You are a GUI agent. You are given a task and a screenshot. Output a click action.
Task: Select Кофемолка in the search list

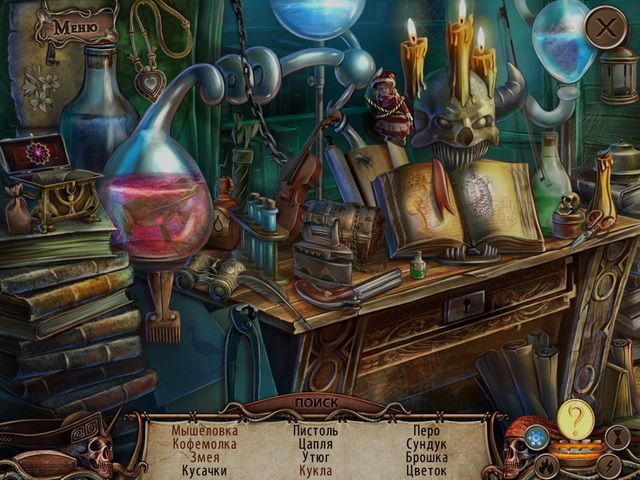click(x=205, y=444)
